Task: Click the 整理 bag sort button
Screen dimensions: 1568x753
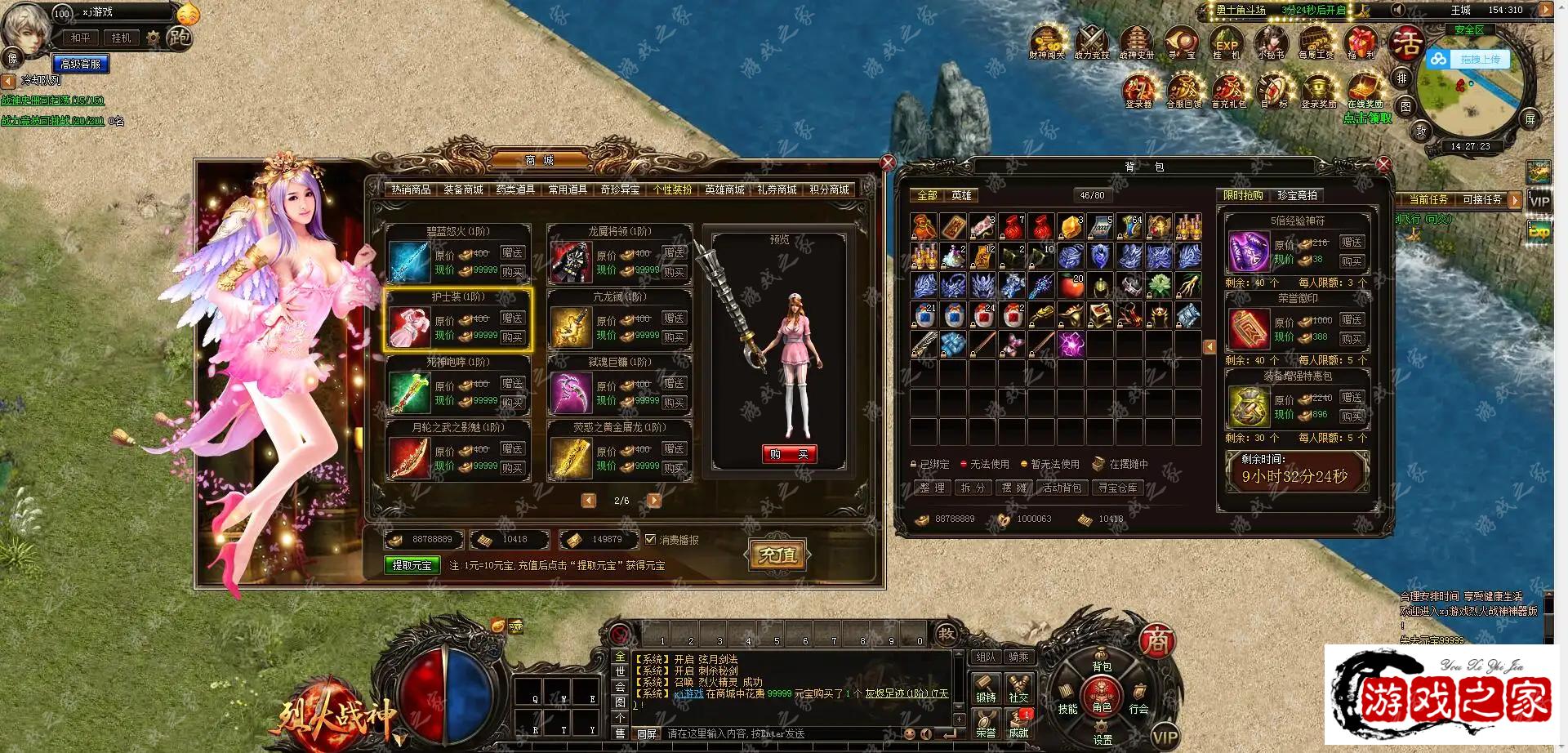Action: pos(932,488)
